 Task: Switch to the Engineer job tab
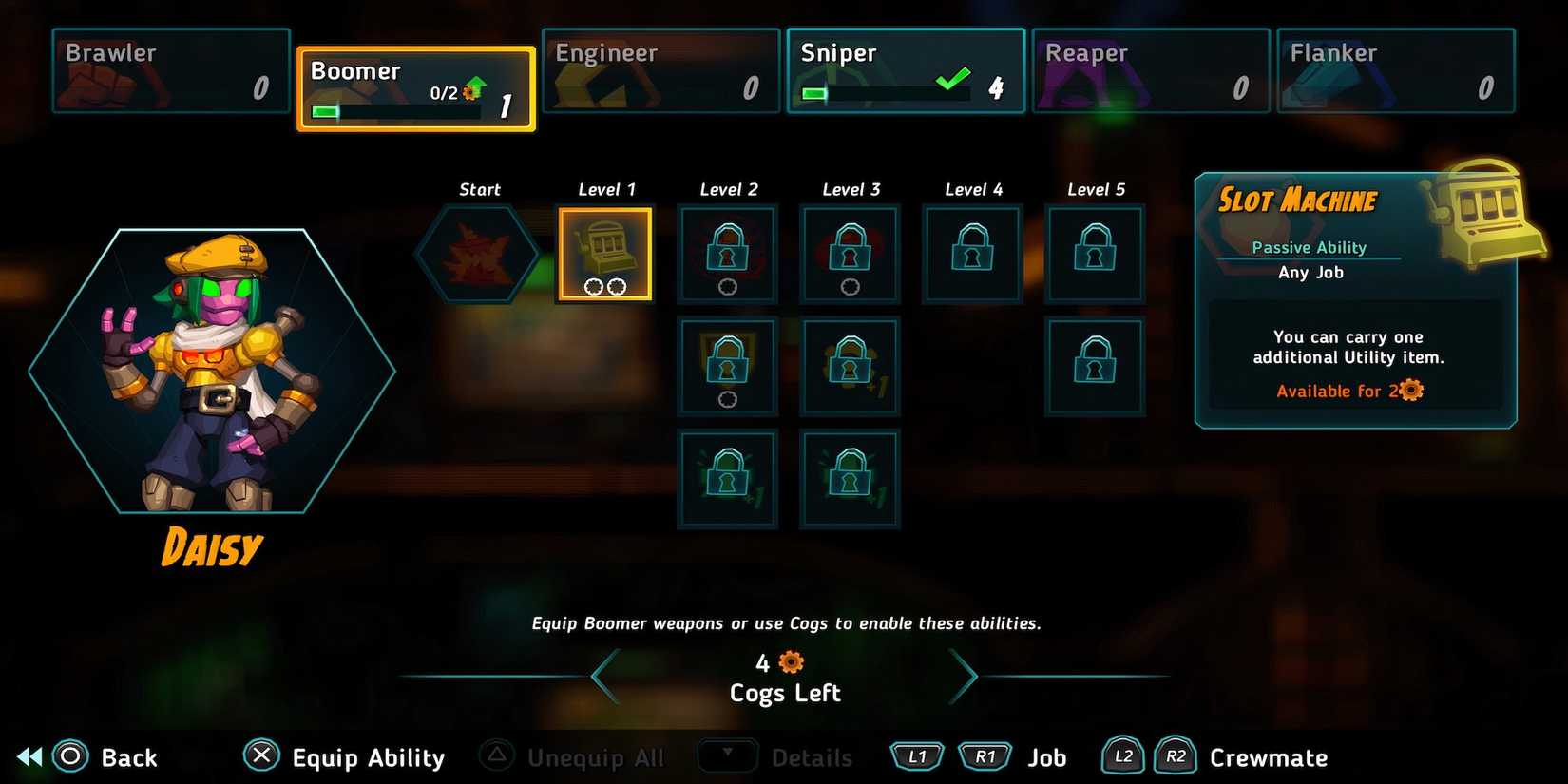(660, 70)
